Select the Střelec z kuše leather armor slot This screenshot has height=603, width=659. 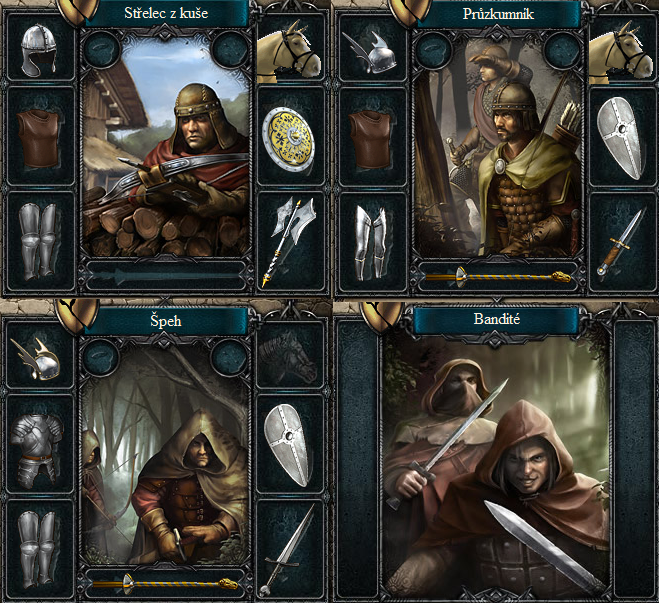tap(41, 137)
